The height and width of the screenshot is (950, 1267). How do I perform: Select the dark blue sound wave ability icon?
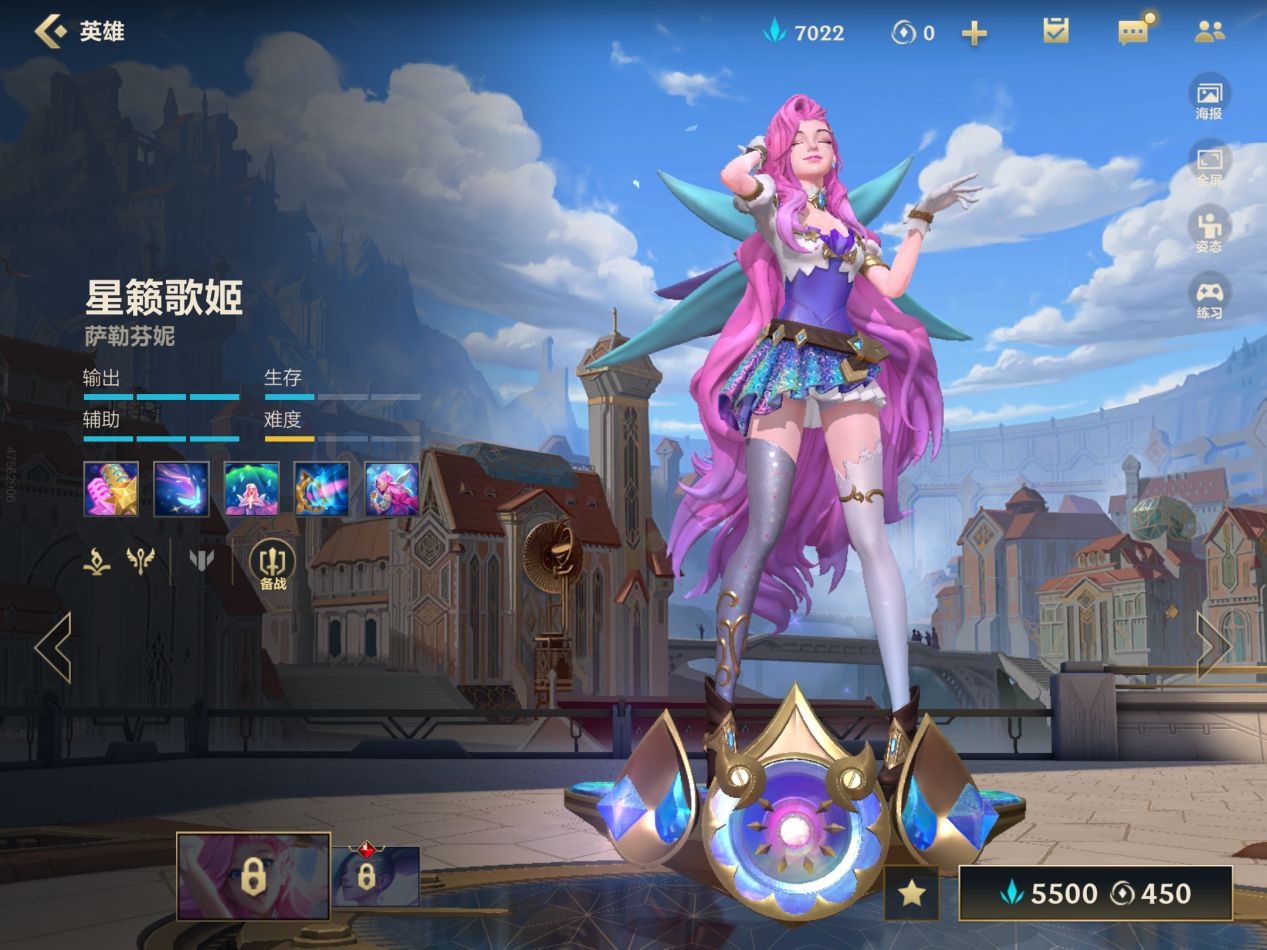(181, 489)
